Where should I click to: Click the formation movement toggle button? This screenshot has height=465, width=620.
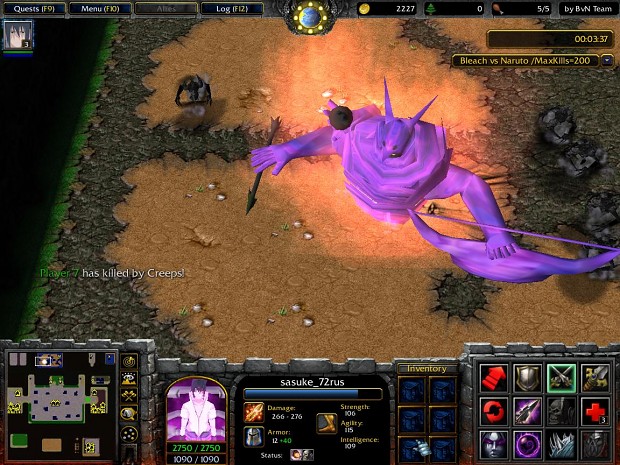129,432
